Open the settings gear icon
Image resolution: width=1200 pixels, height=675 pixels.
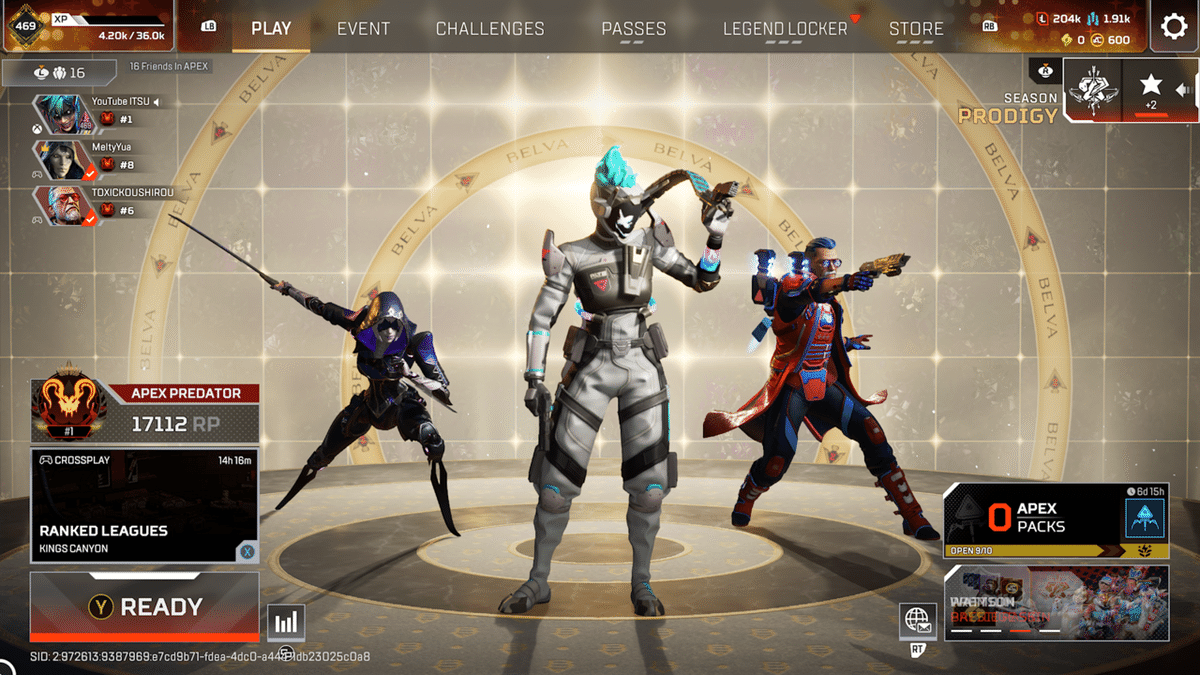click(1174, 27)
